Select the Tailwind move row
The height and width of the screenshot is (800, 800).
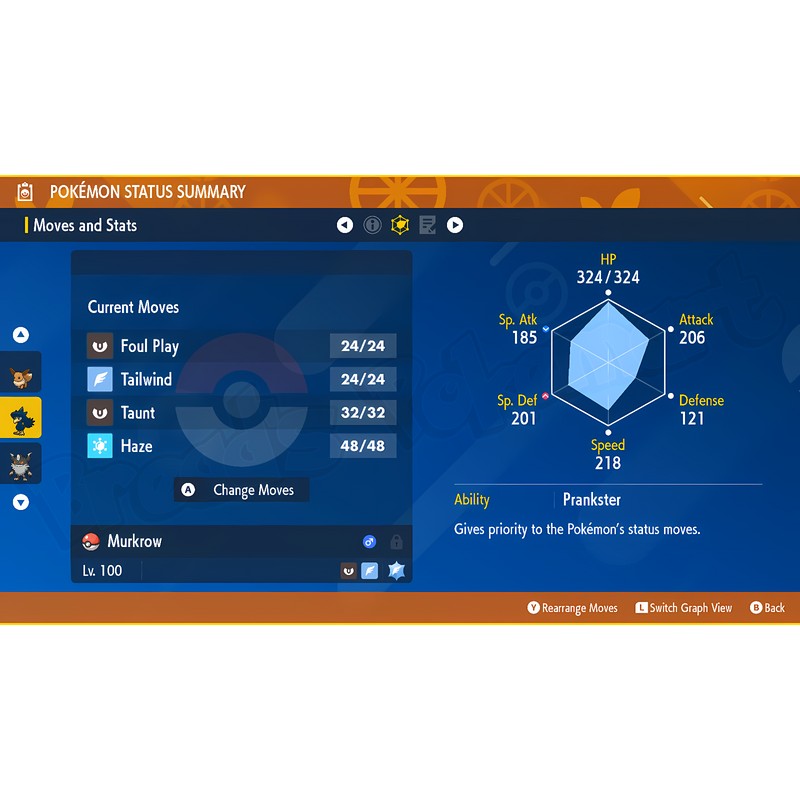(x=241, y=379)
